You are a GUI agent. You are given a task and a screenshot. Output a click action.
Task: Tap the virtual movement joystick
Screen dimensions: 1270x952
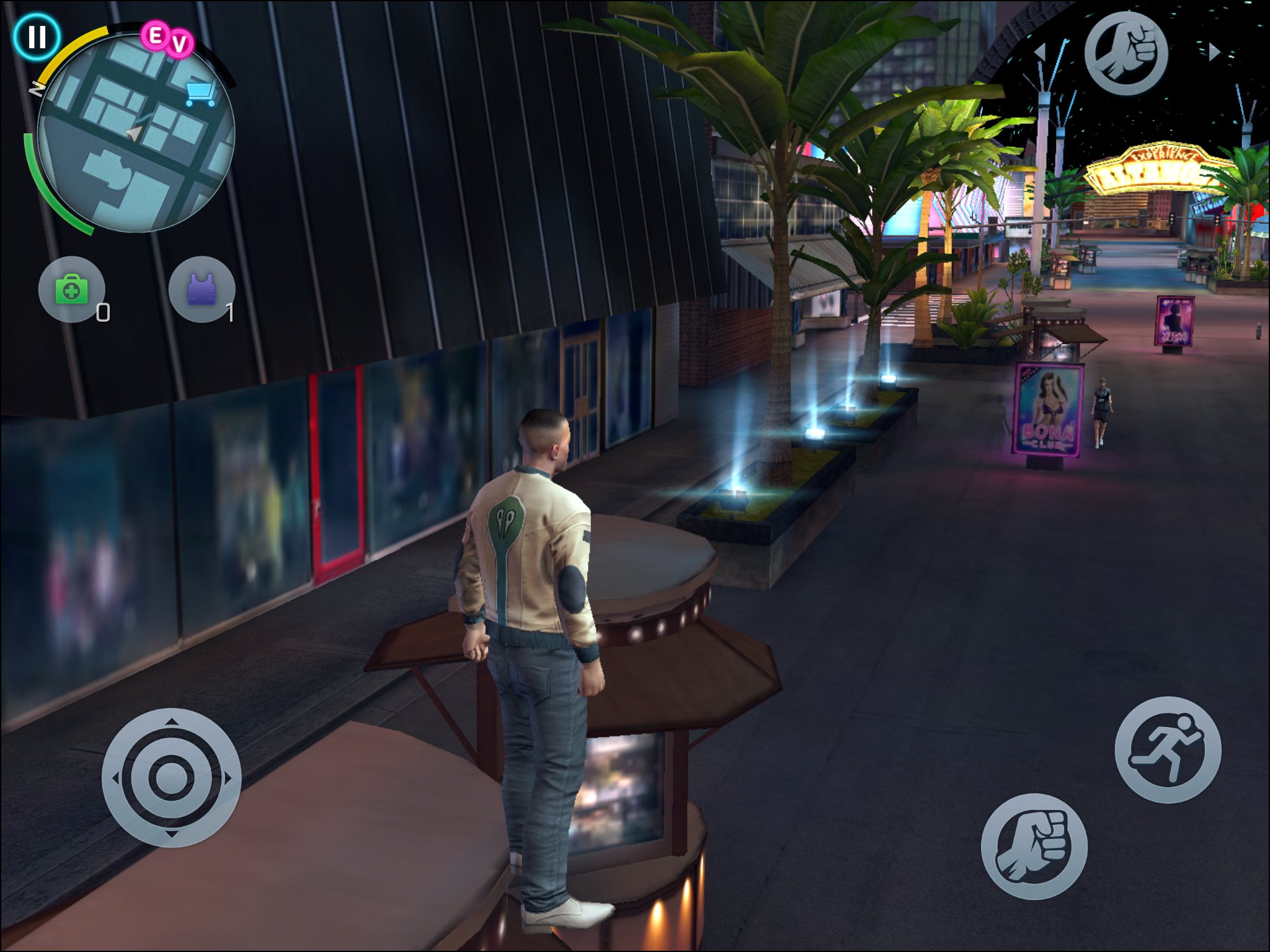(171, 777)
